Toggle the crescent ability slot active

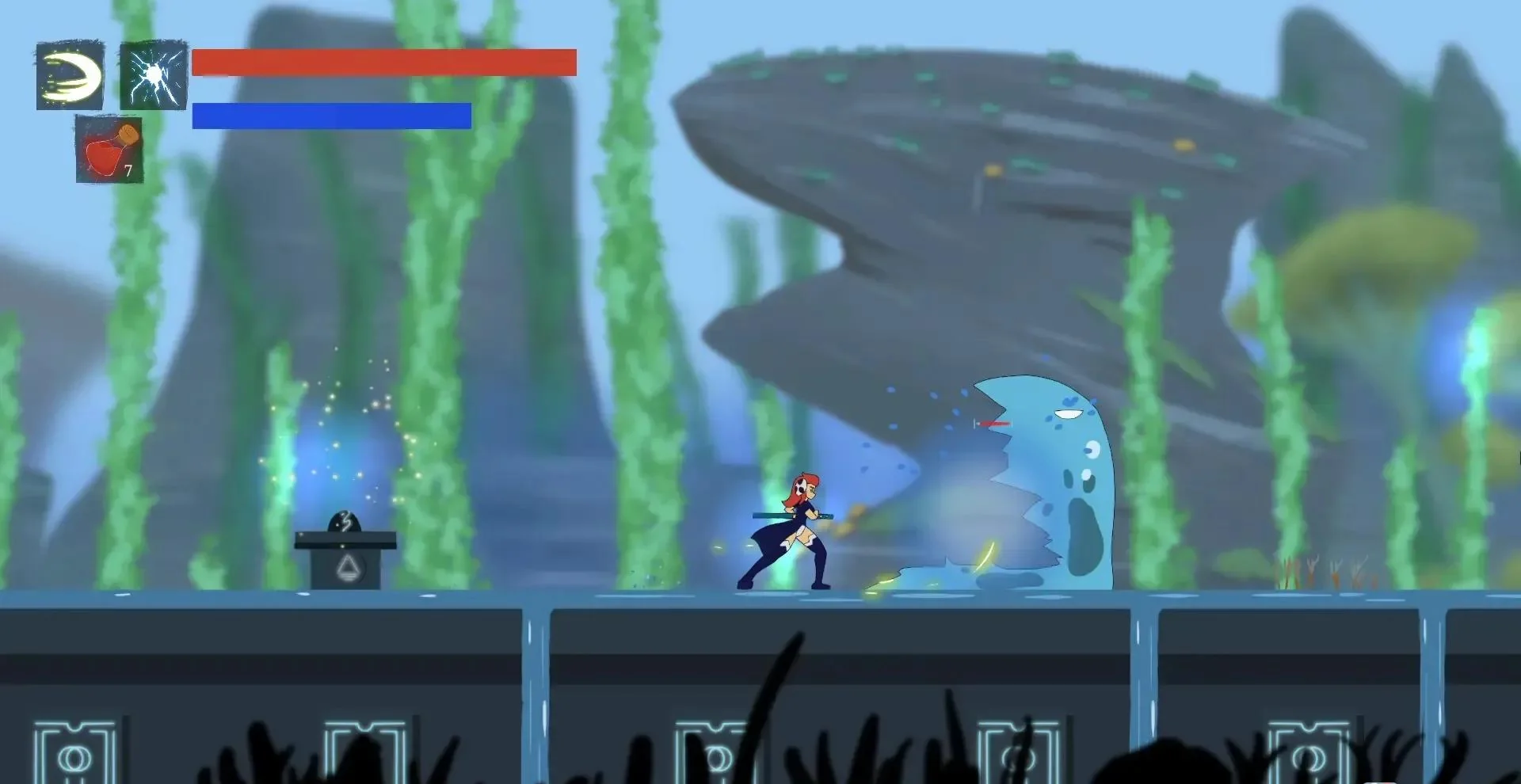(70, 77)
